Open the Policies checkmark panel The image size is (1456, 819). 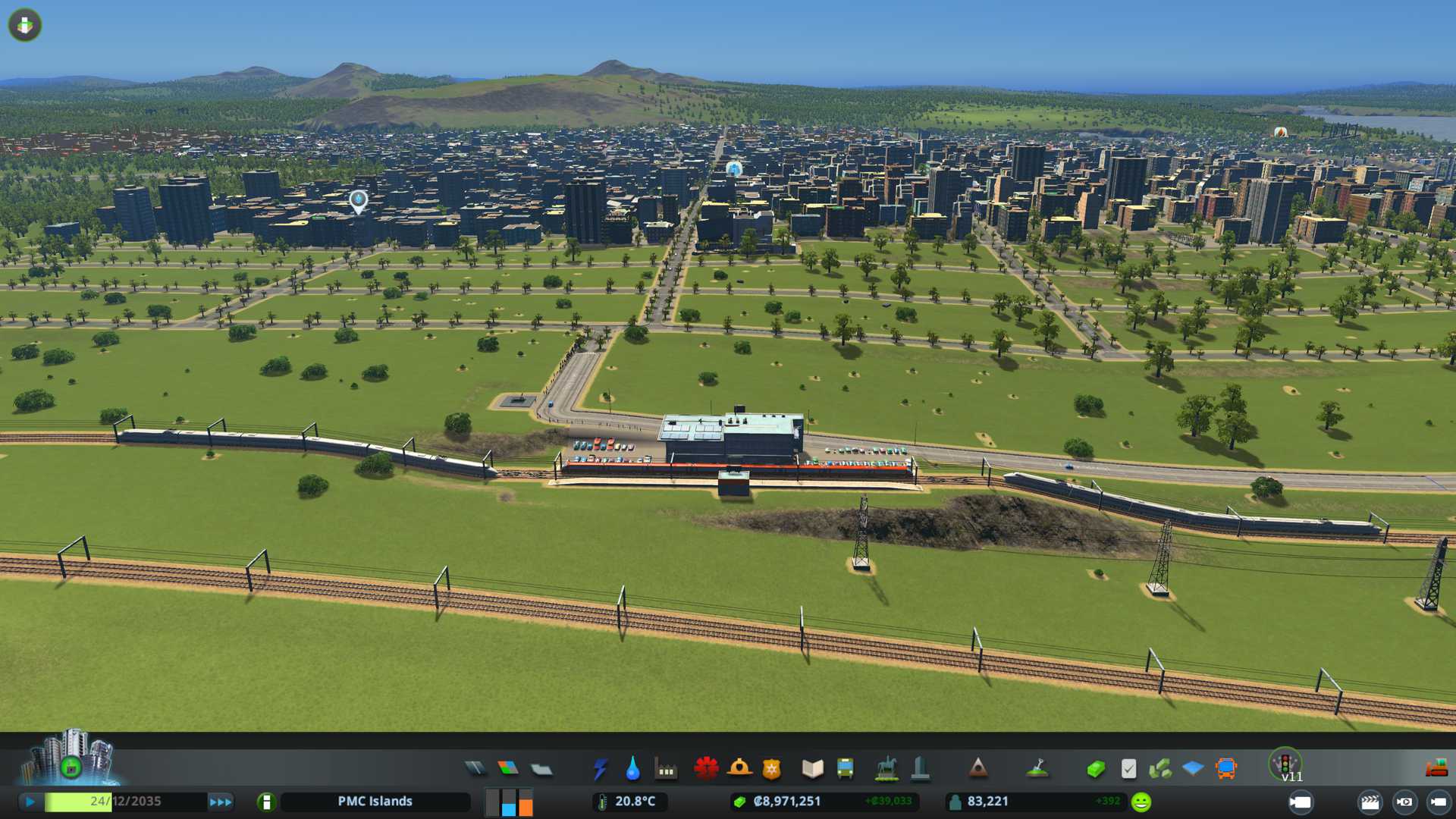tap(1128, 769)
